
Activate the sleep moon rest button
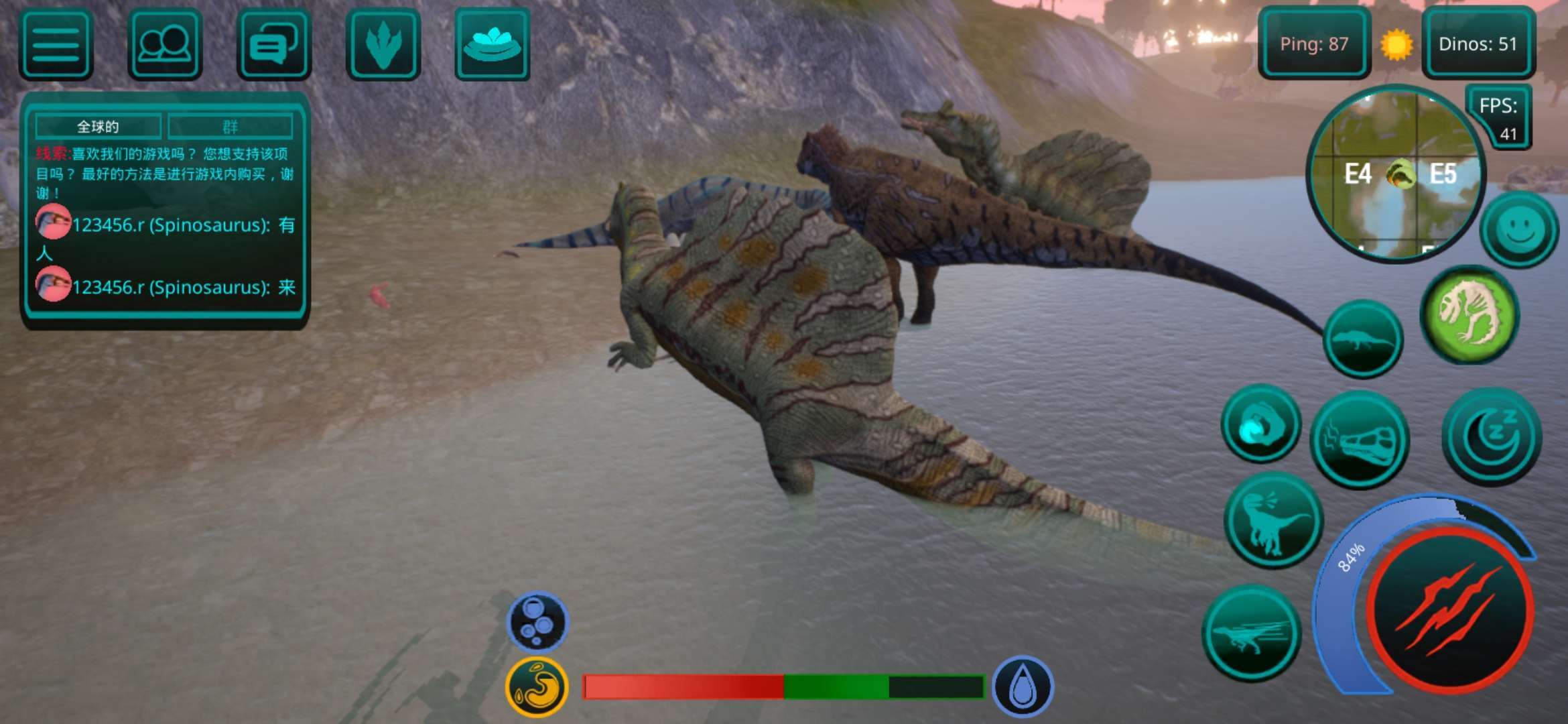click(1492, 436)
